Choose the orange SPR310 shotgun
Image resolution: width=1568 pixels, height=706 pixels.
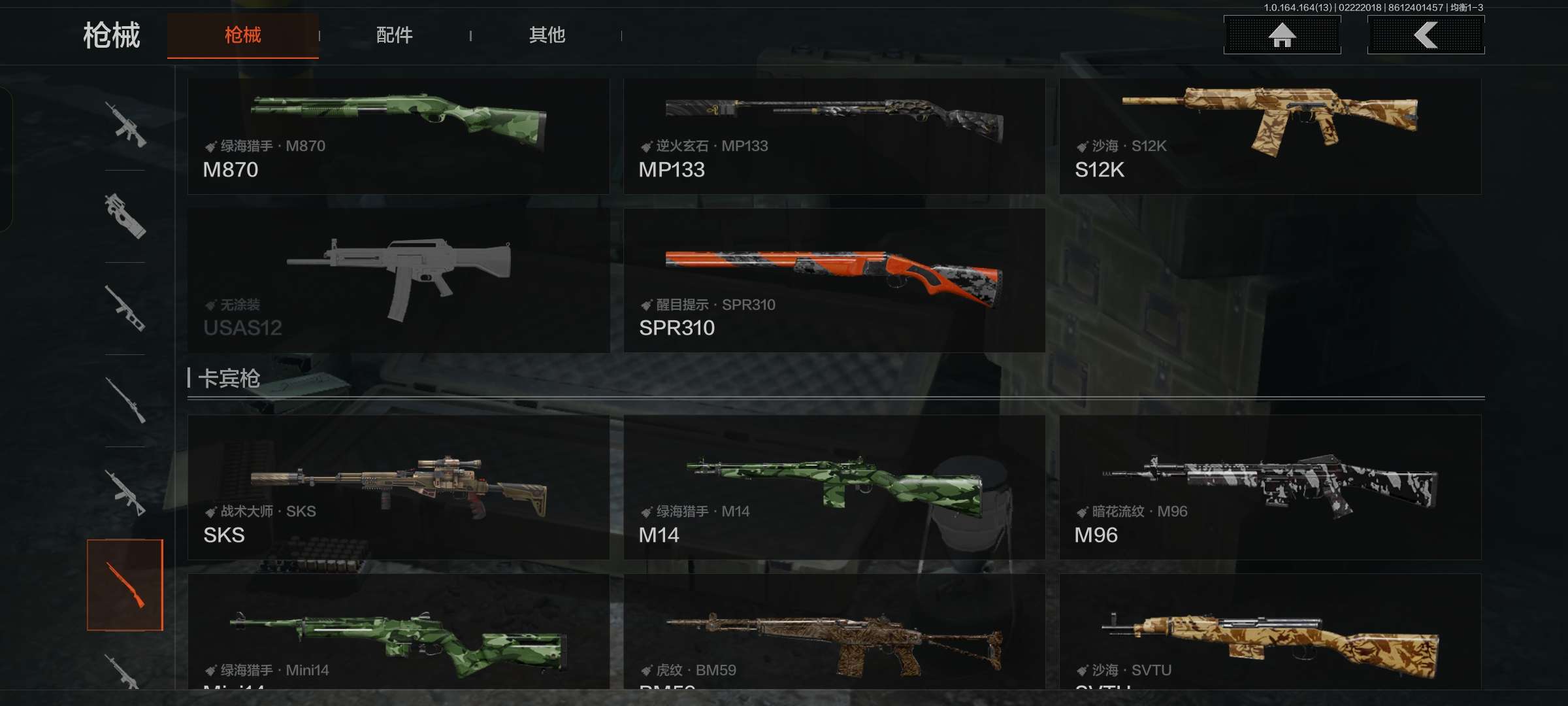(x=834, y=280)
